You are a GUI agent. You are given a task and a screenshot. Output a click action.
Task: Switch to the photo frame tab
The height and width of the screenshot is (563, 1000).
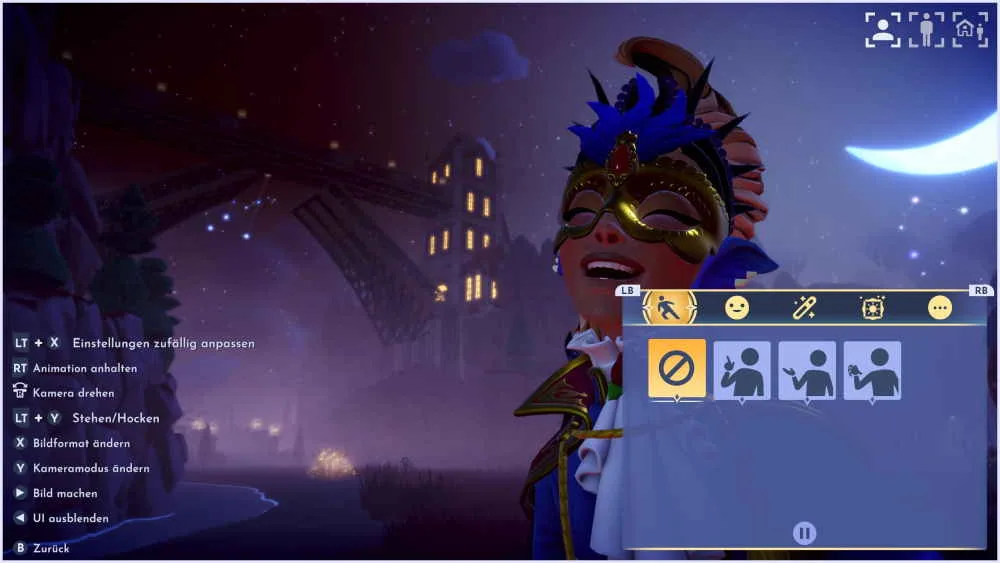[x=872, y=308]
